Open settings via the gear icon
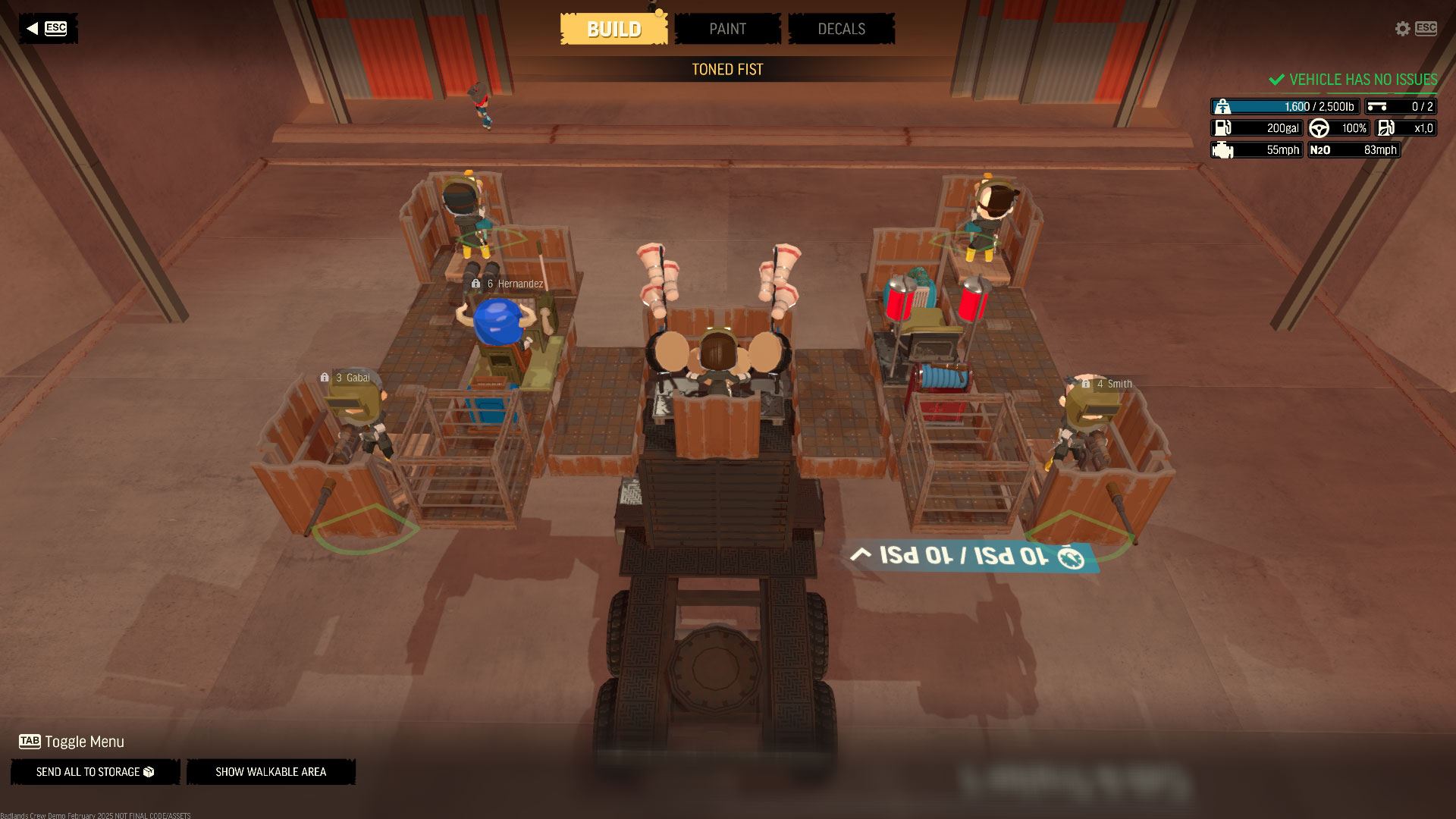The height and width of the screenshot is (819, 1456). click(x=1402, y=28)
